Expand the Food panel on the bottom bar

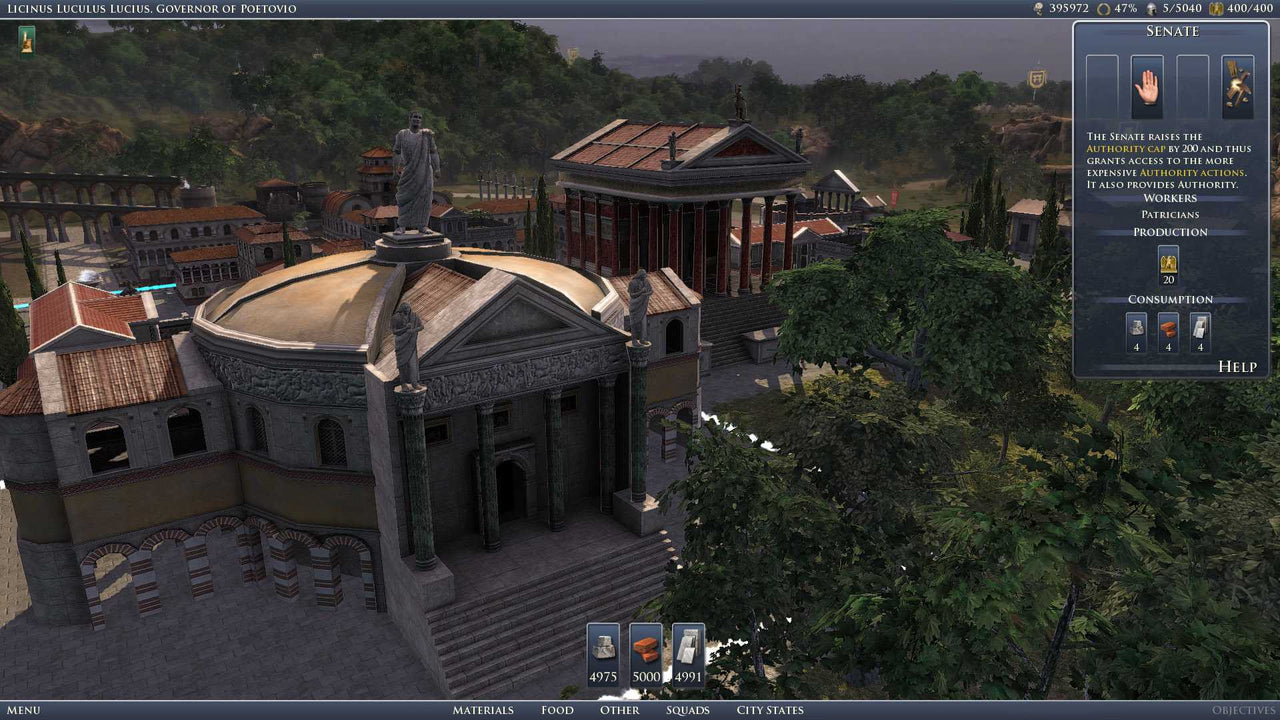557,710
